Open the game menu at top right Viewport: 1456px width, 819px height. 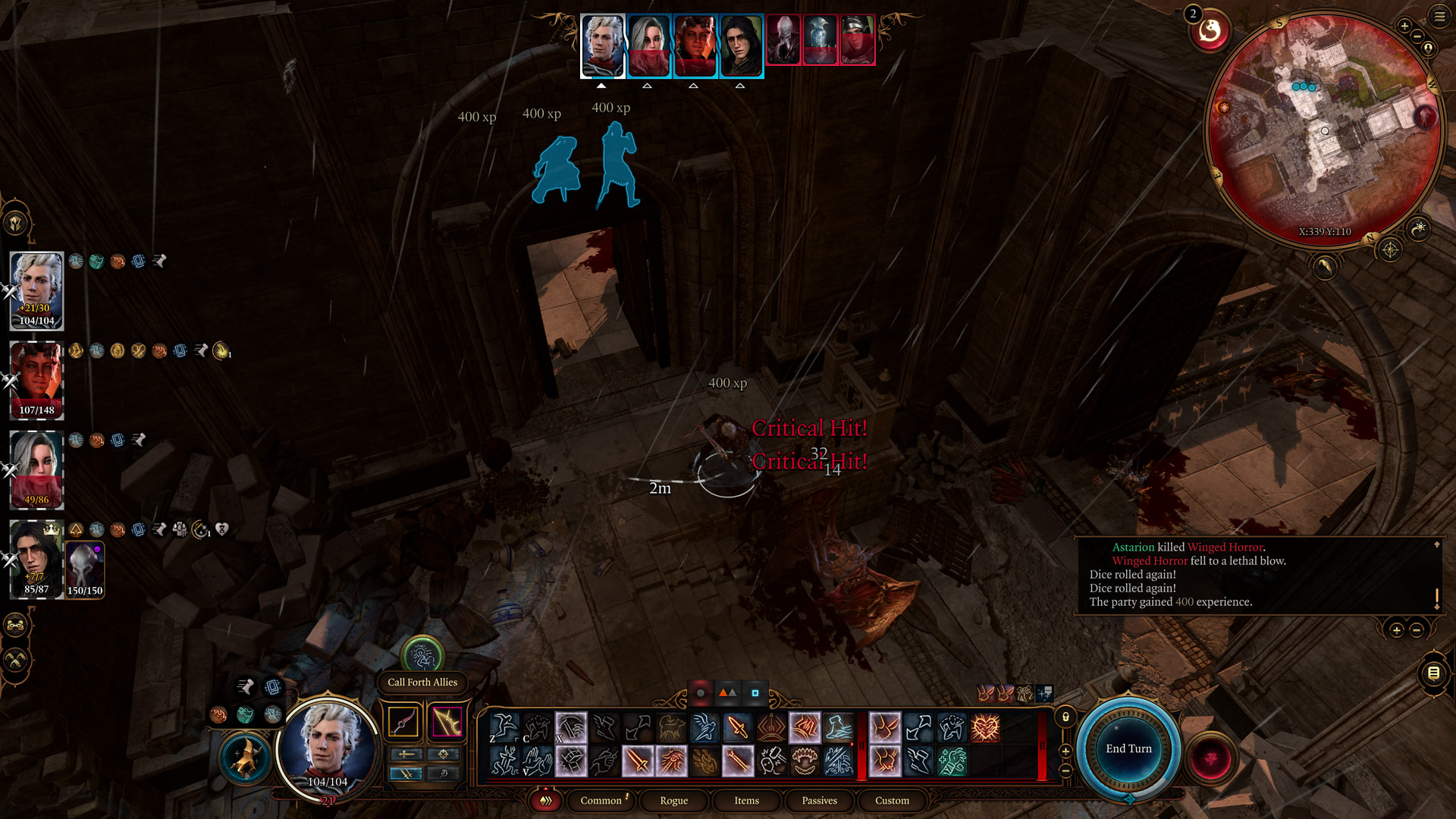click(1439, 17)
